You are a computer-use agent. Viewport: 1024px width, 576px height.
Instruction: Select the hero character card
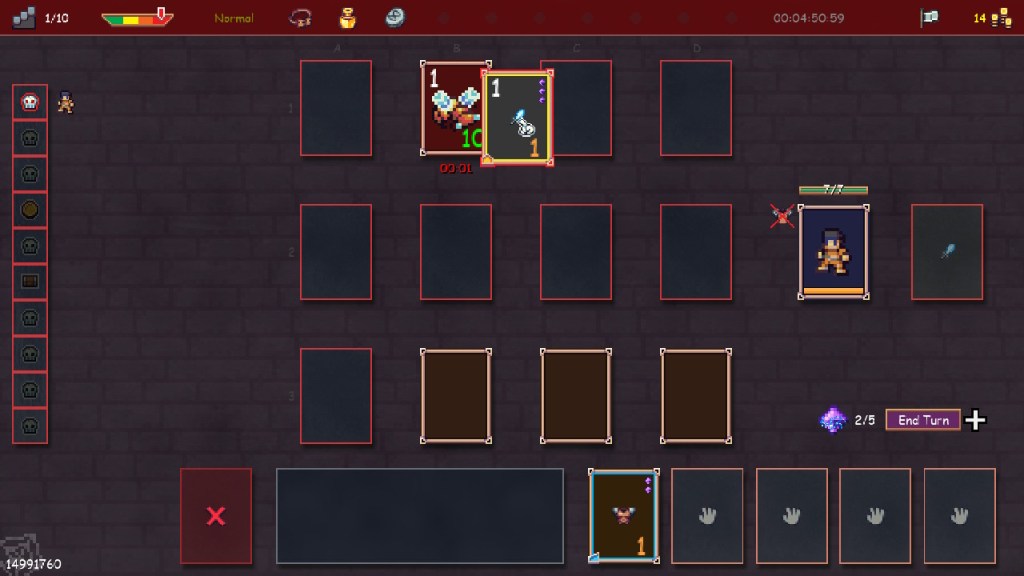coord(833,251)
